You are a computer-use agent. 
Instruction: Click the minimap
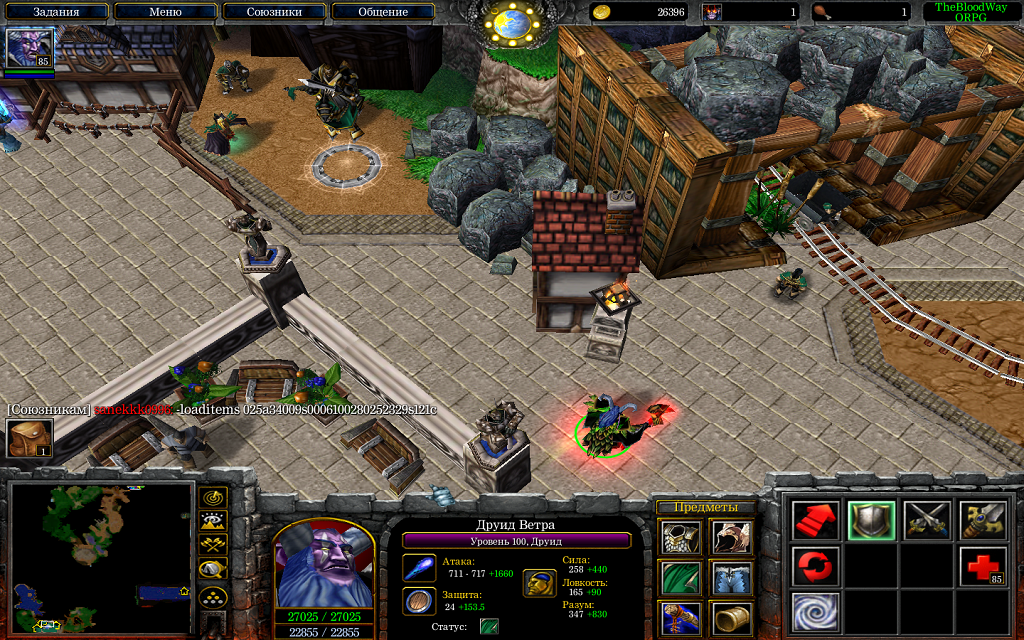coord(99,558)
